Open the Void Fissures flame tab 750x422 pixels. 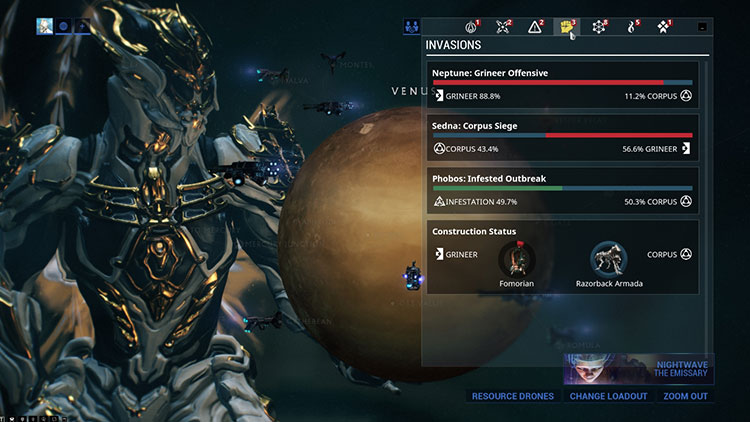(x=632, y=26)
